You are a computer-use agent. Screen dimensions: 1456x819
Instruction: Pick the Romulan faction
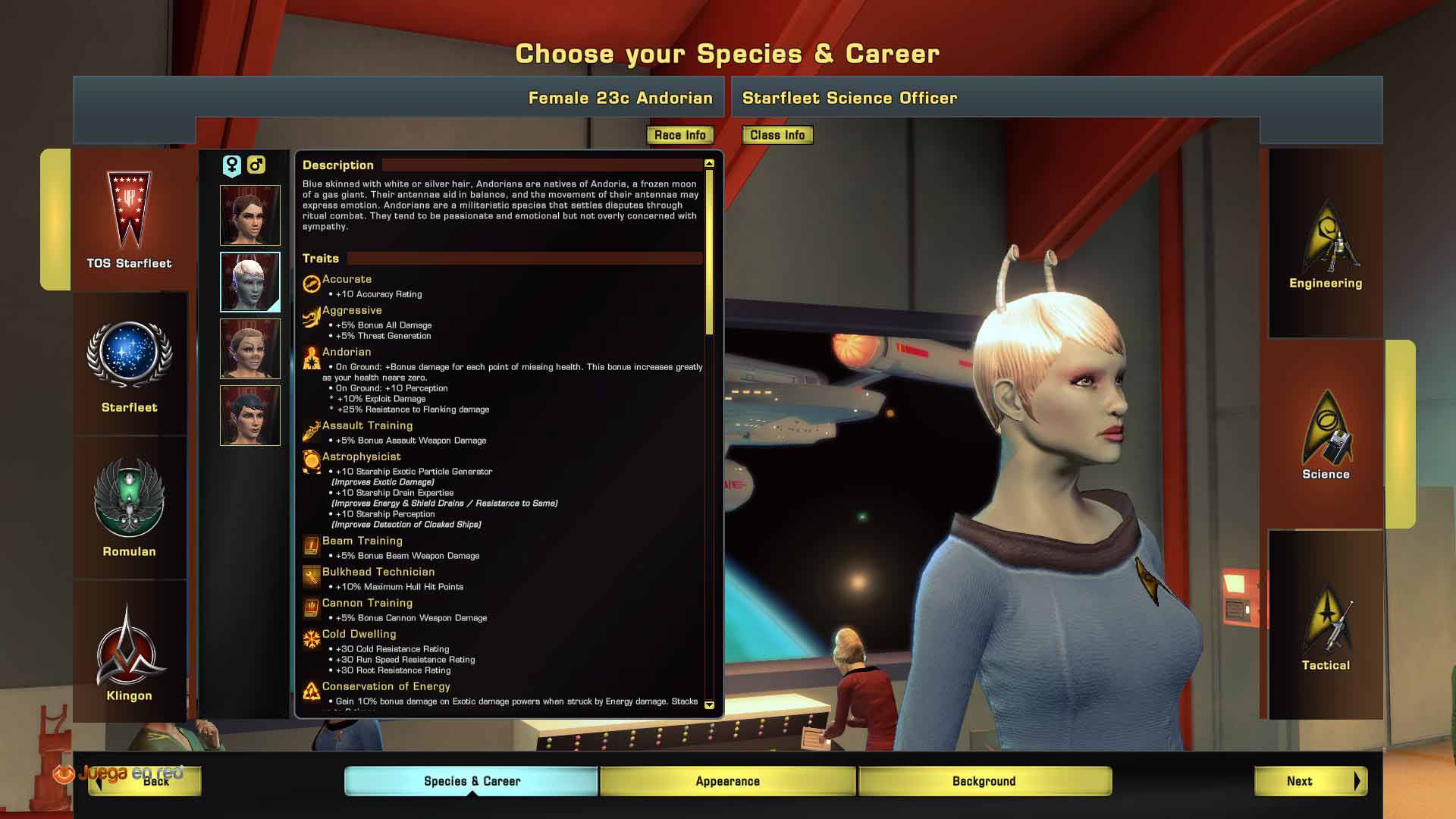coord(129,508)
